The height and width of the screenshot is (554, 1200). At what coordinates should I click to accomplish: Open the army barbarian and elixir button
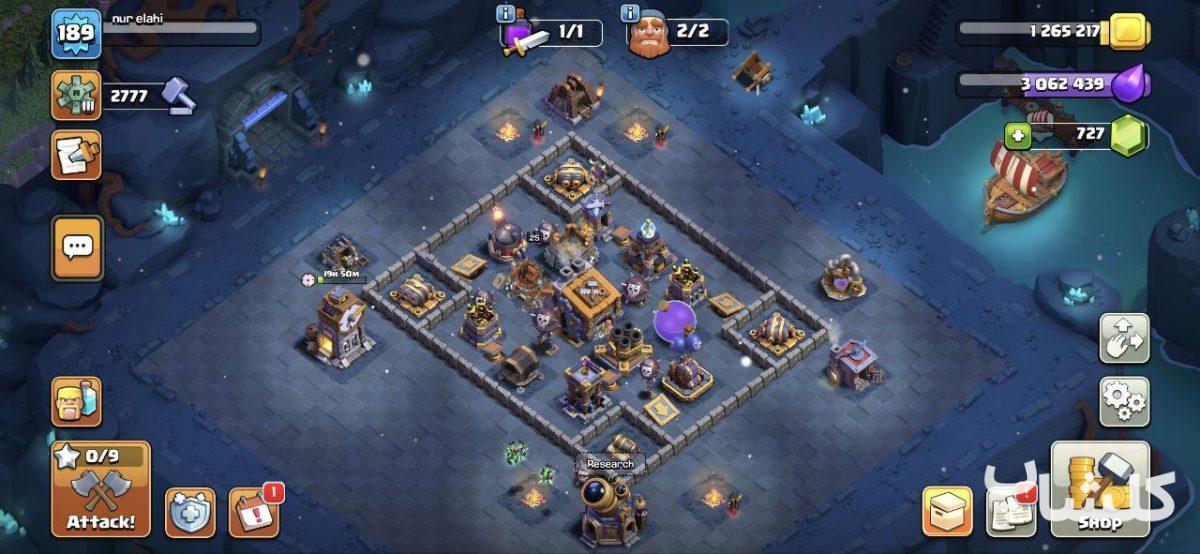[76, 402]
